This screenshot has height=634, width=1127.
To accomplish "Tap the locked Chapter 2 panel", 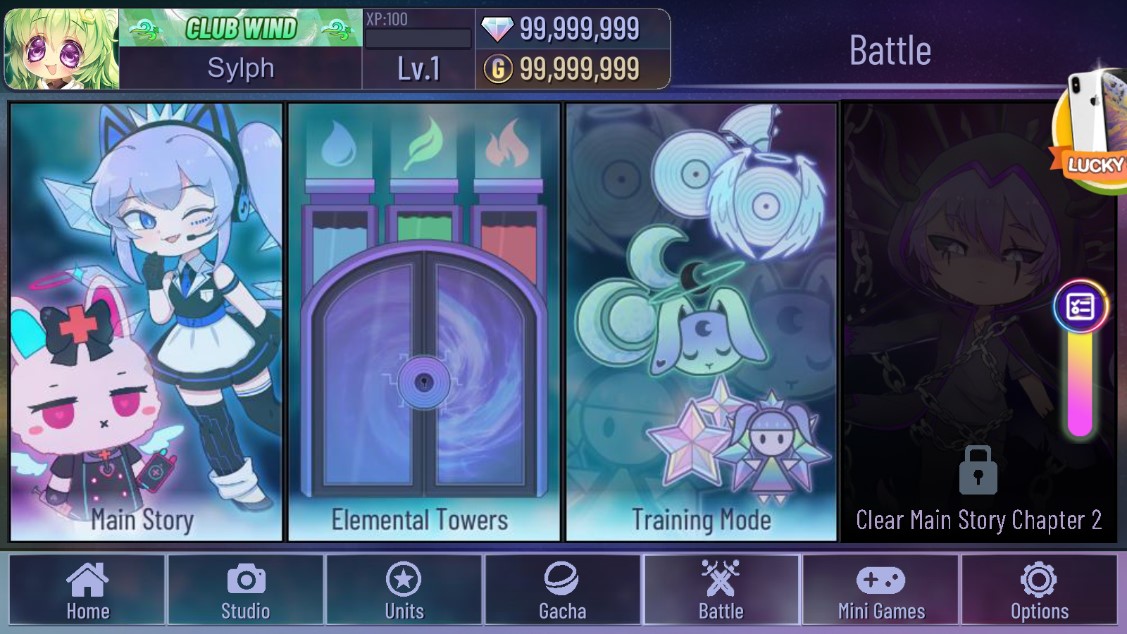I will (978, 322).
